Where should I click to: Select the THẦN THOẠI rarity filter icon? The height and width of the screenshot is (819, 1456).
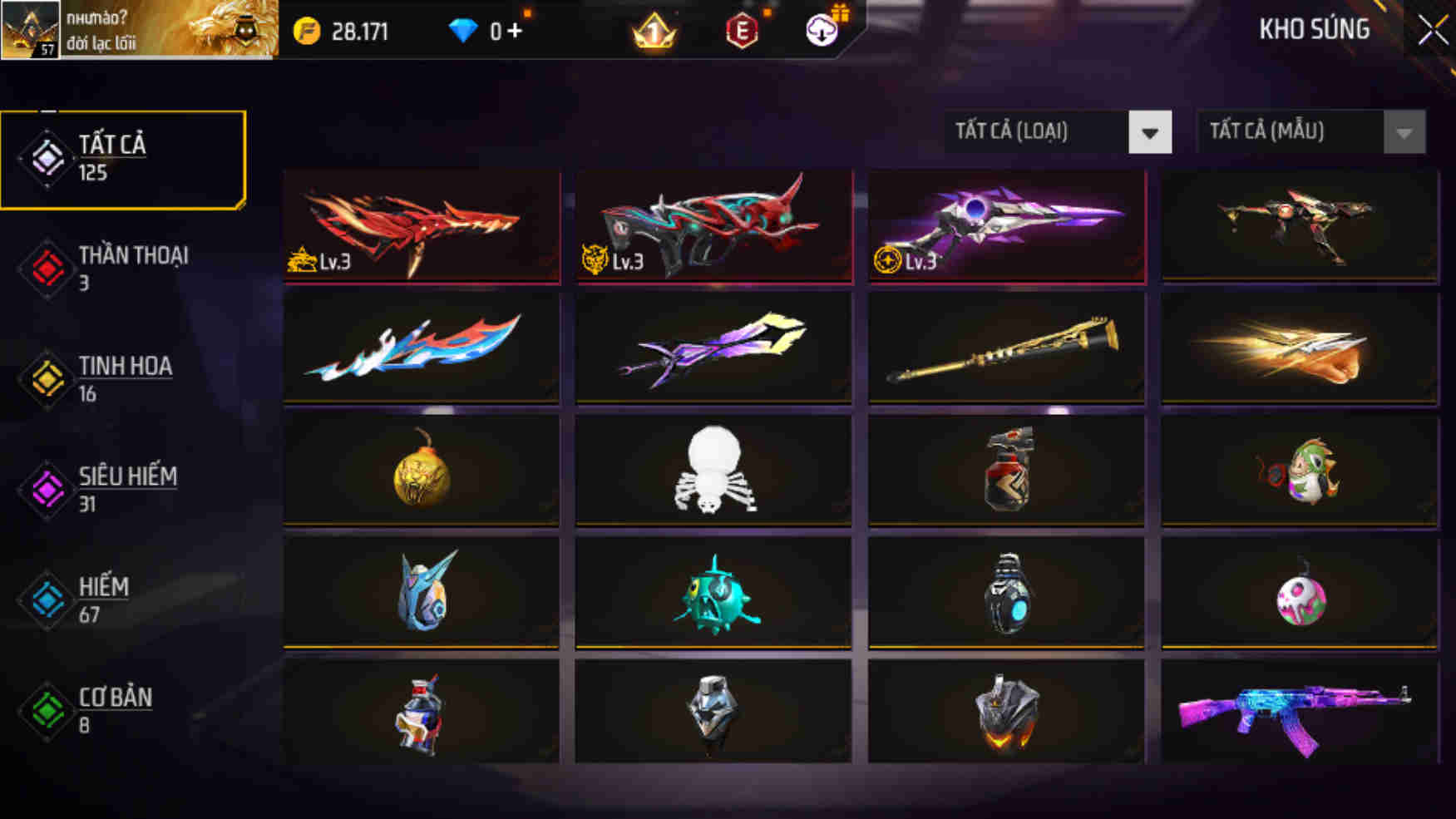47,268
